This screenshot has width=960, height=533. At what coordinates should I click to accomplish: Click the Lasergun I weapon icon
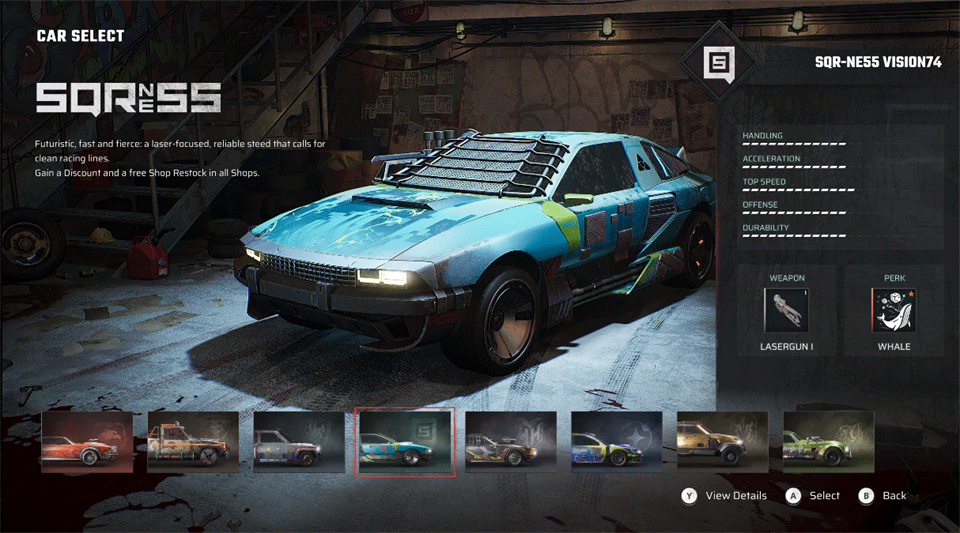point(786,310)
